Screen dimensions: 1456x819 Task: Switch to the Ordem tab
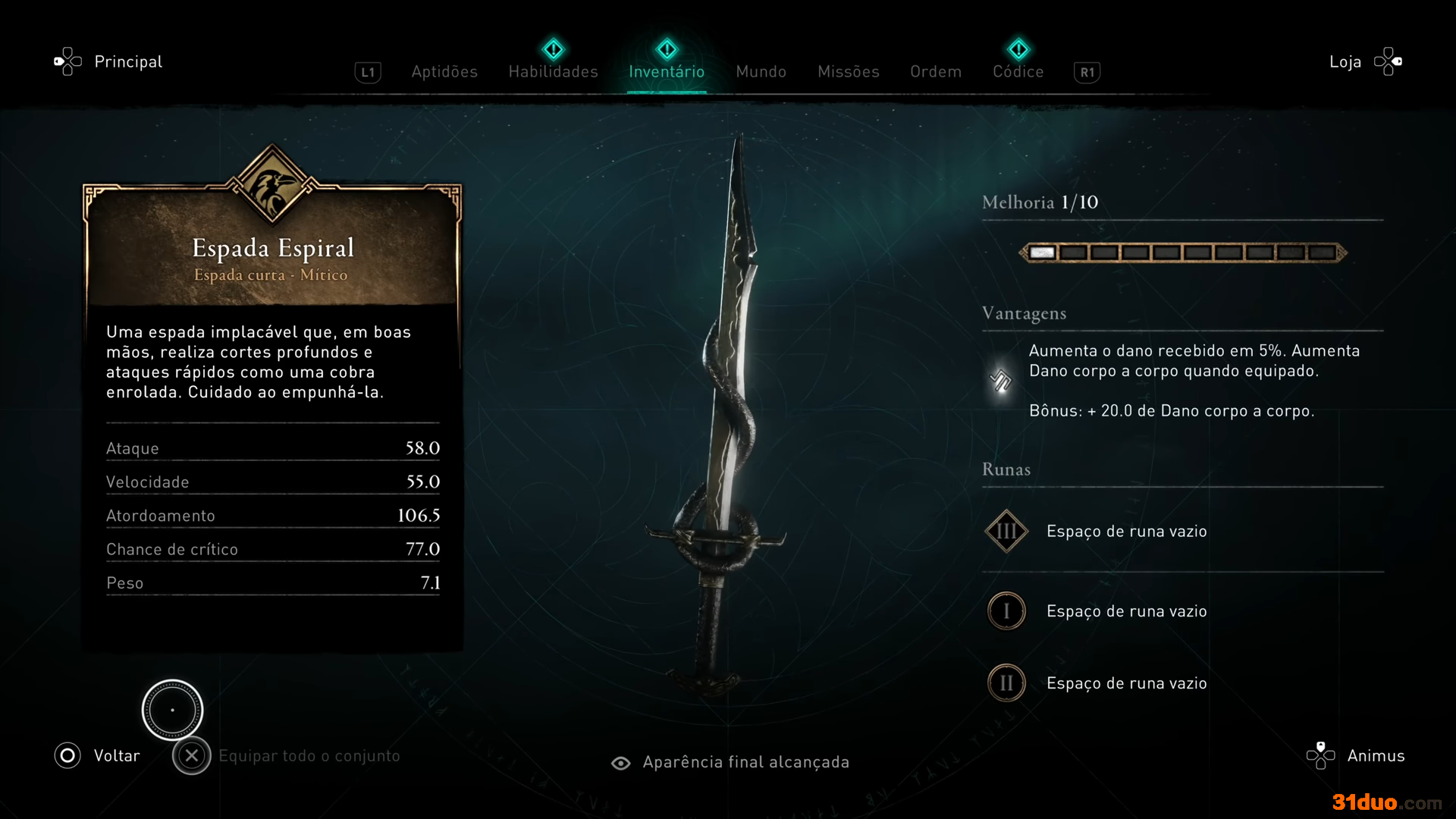[x=936, y=71]
